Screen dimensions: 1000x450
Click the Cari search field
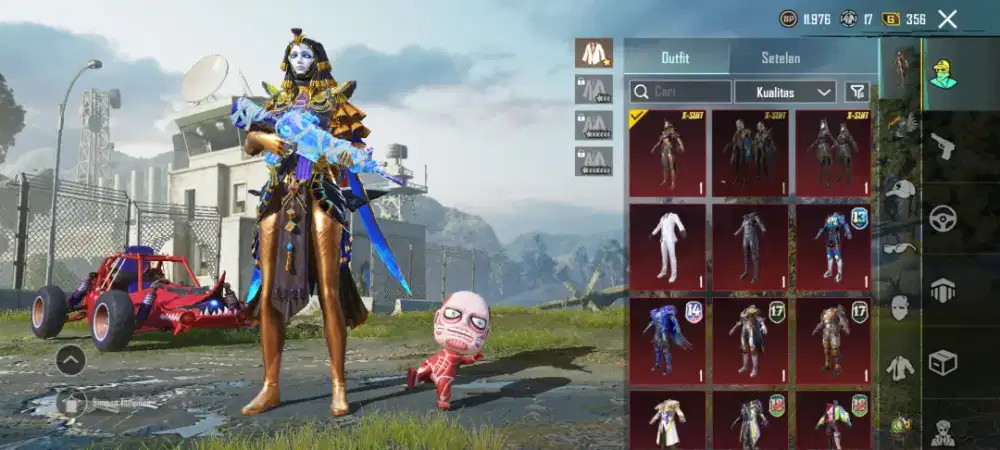[680, 92]
